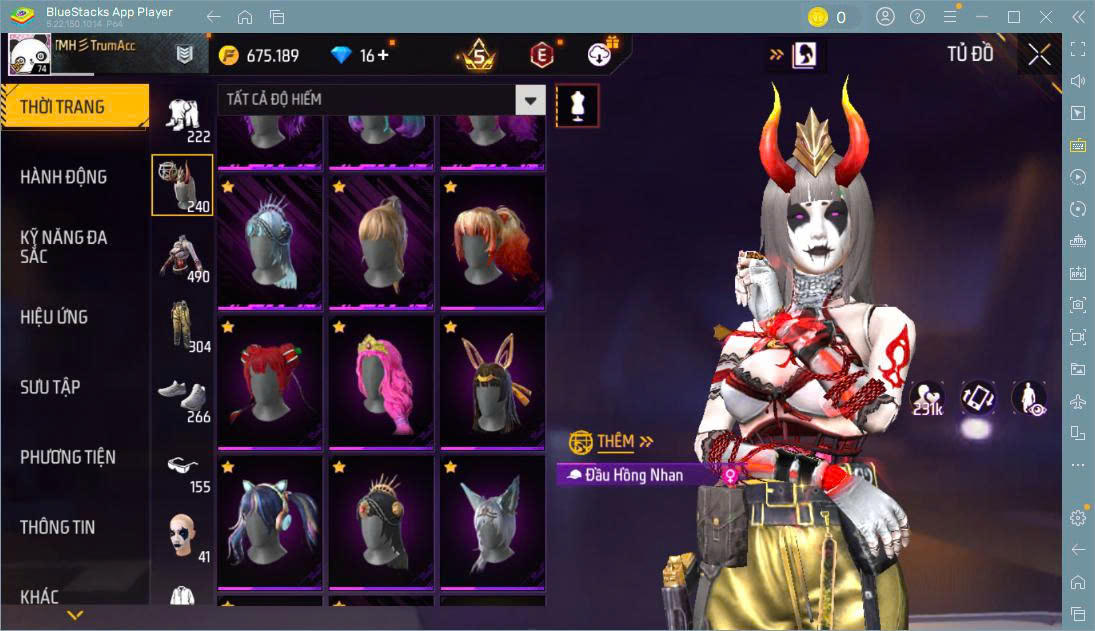Show the PHƯƠNG TIỆN tab

click(x=68, y=457)
